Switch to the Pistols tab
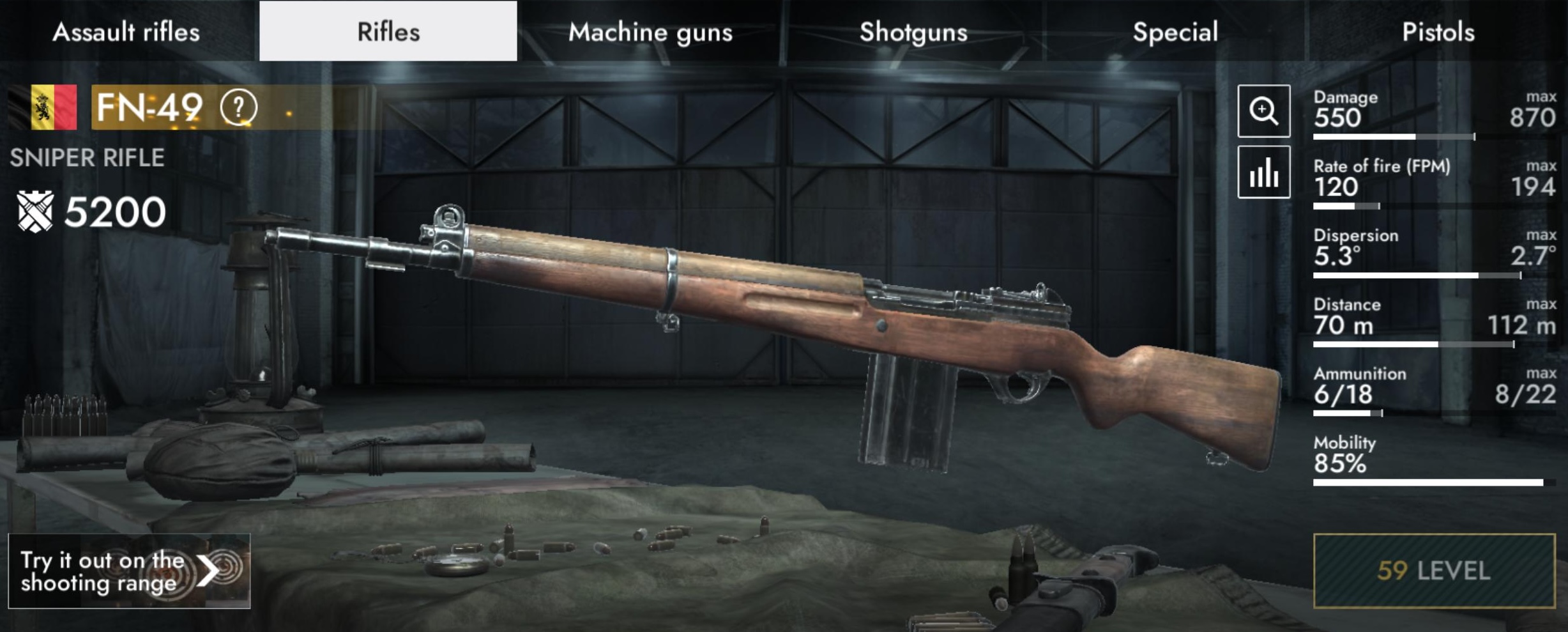Image resolution: width=1568 pixels, height=632 pixels. (x=1438, y=31)
